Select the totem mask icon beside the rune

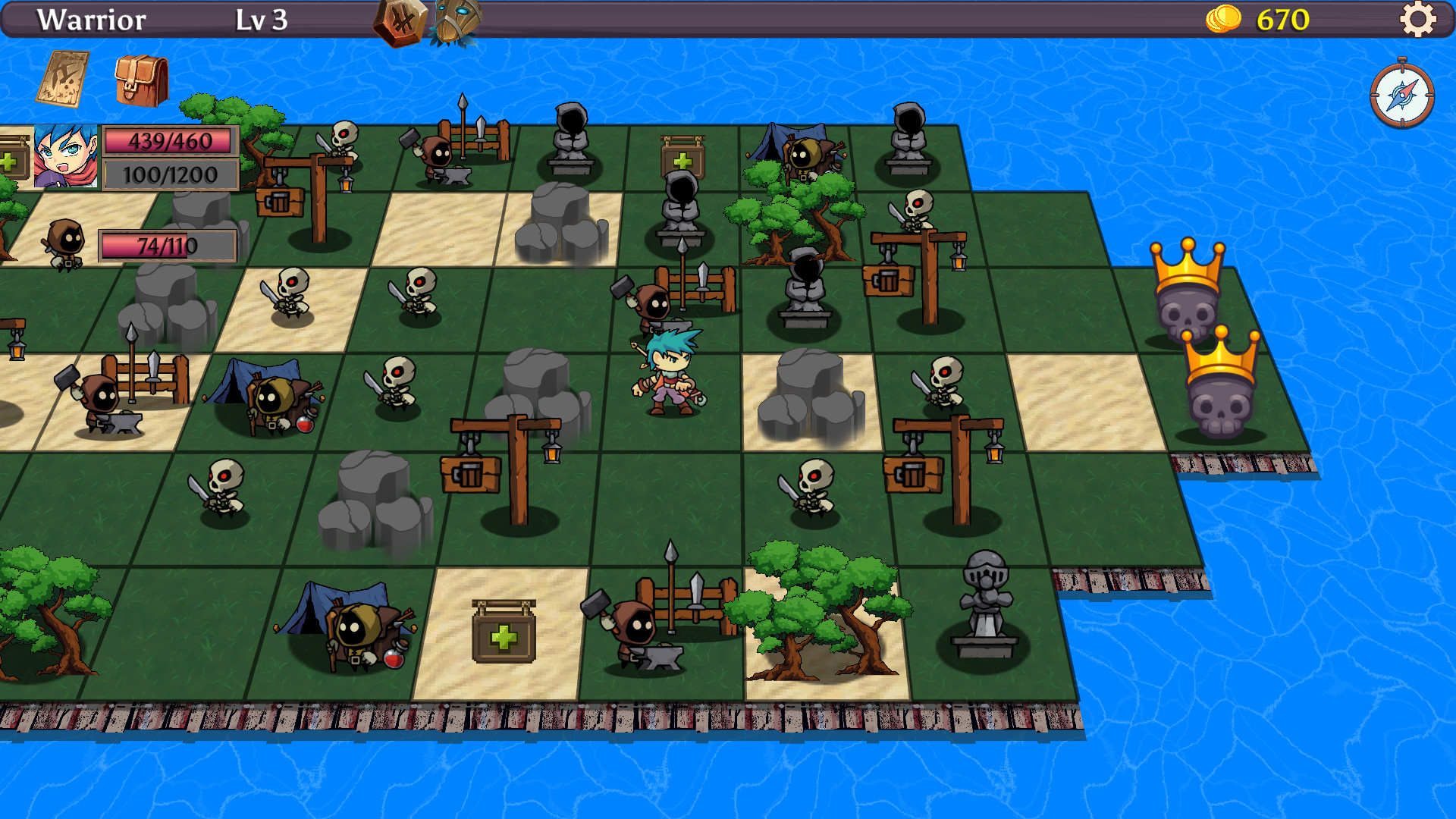(x=455, y=20)
